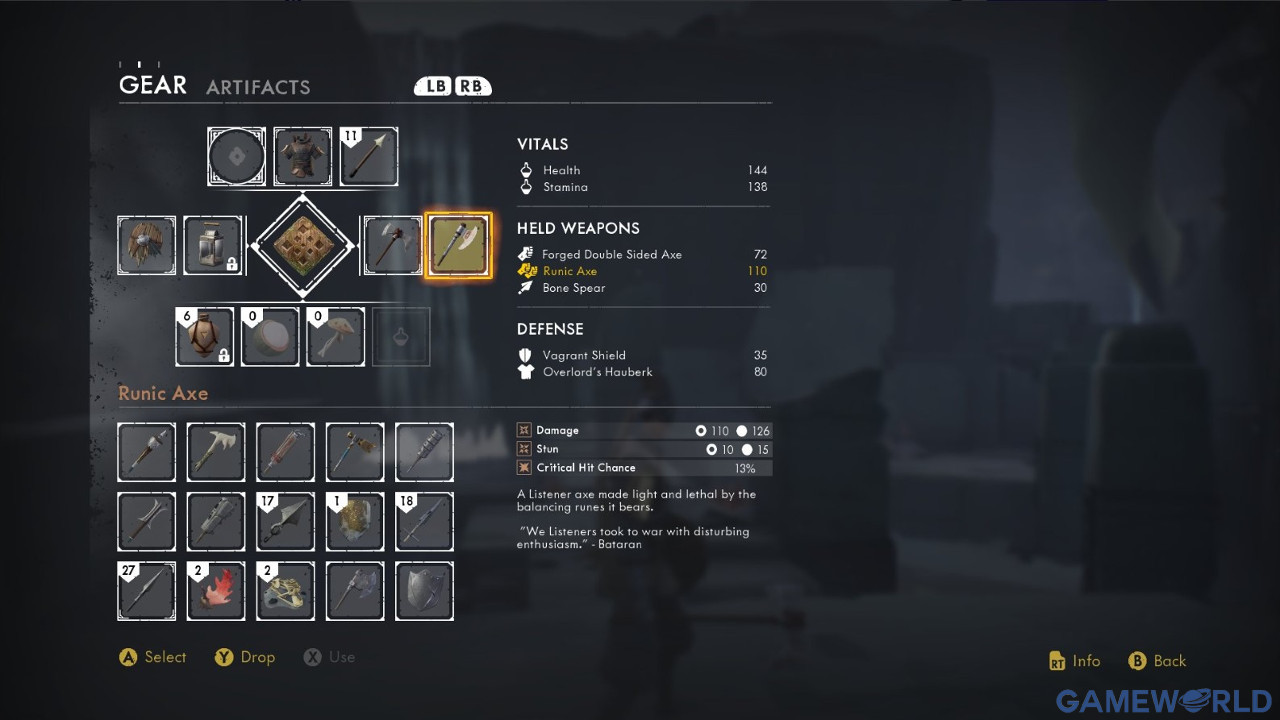Pick the red leaf item in inventory
The width and height of the screenshot is (1280, 720).
216,591
